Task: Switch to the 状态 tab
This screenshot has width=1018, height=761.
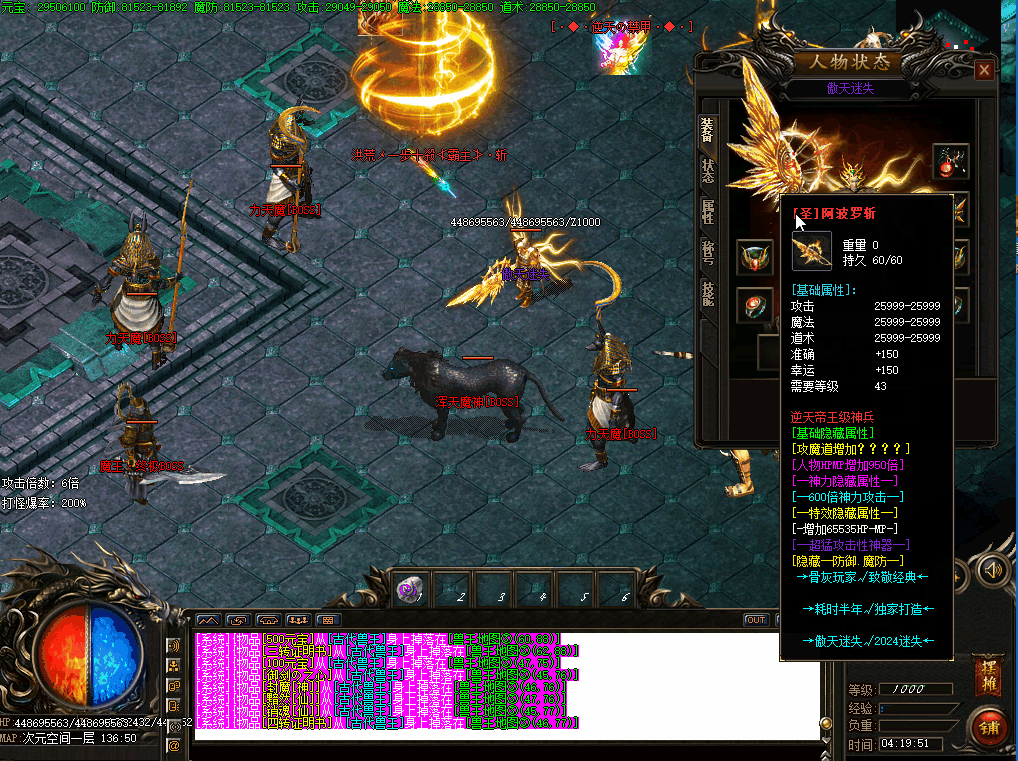Action: (707, 172)
